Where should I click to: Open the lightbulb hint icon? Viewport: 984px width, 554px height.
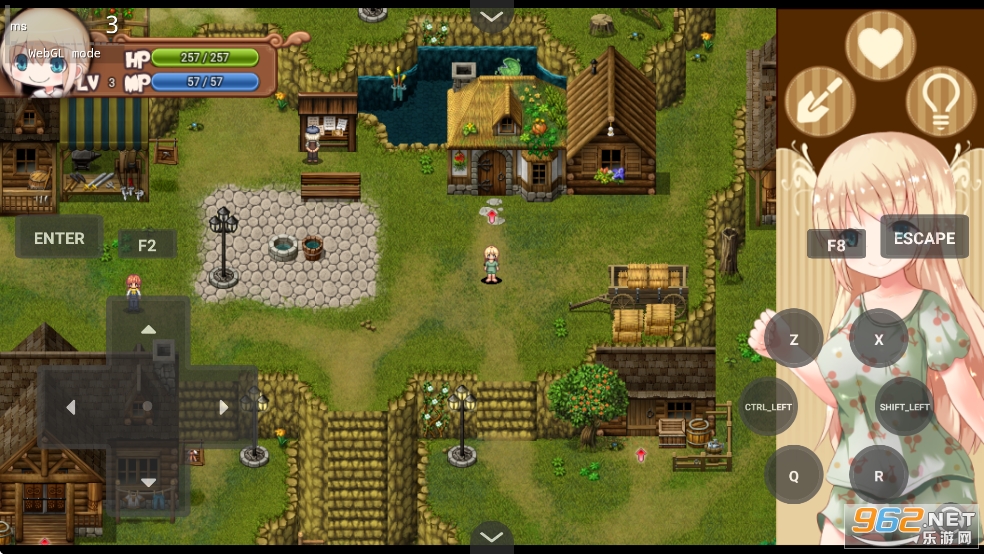click(941, 101)
